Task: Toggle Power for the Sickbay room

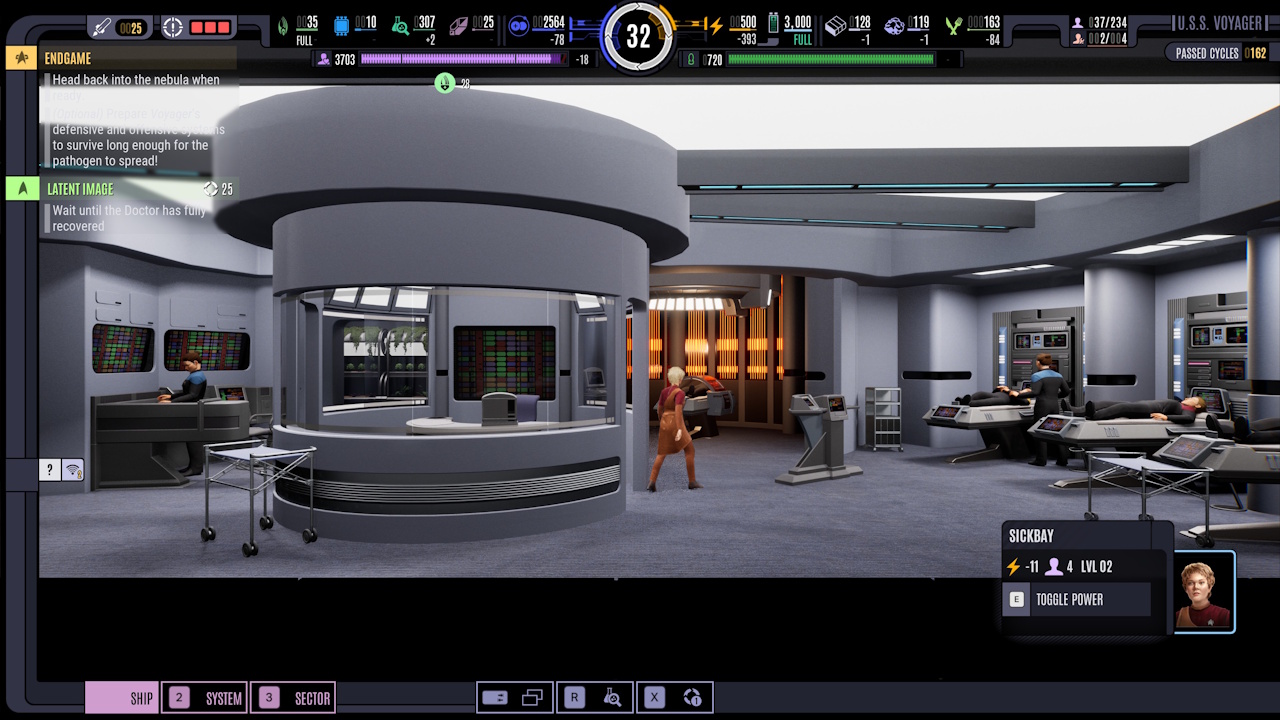Action: pos(1077,599)
